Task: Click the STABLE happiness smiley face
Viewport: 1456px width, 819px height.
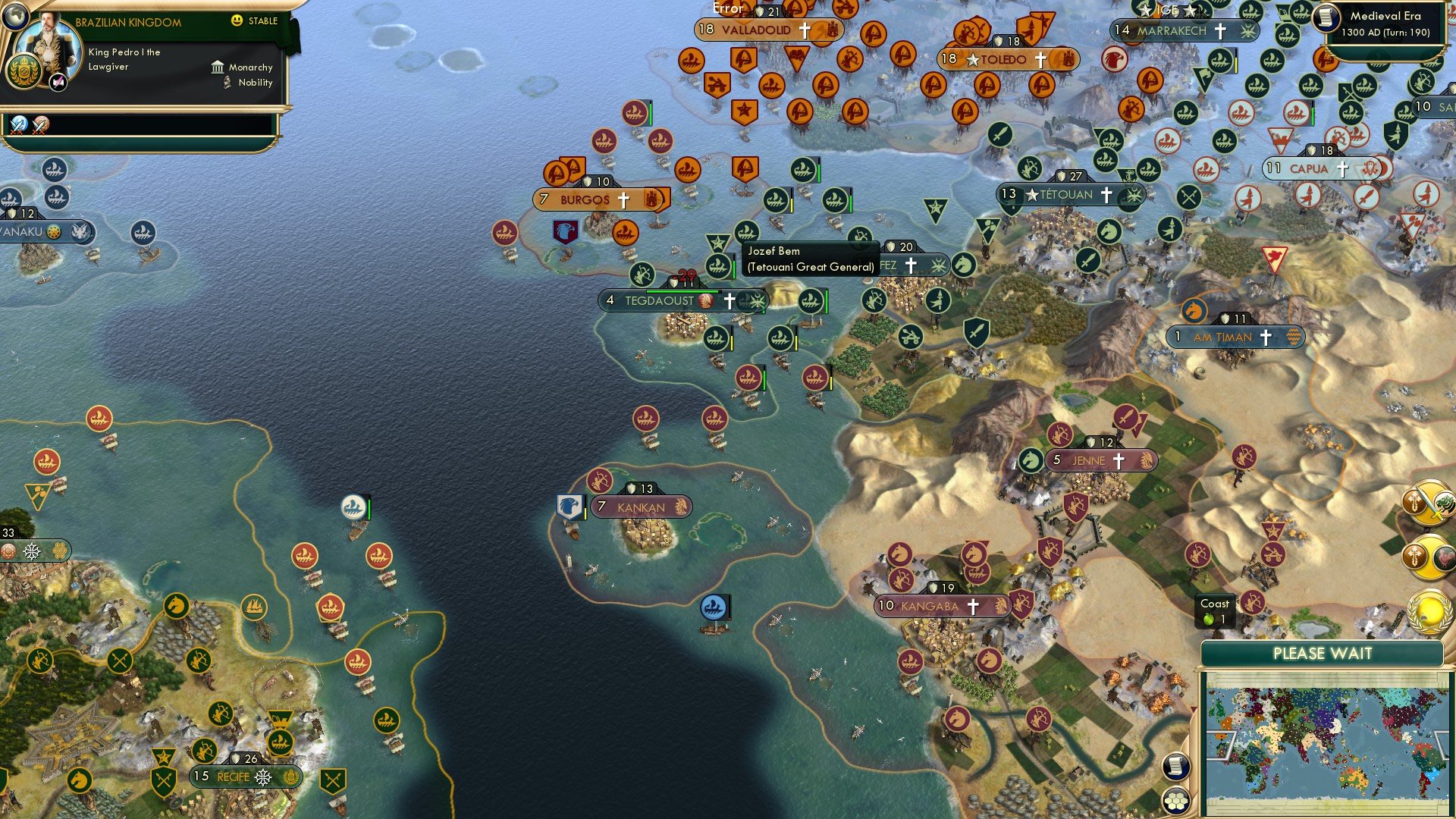Action: (x=237, y=20)
